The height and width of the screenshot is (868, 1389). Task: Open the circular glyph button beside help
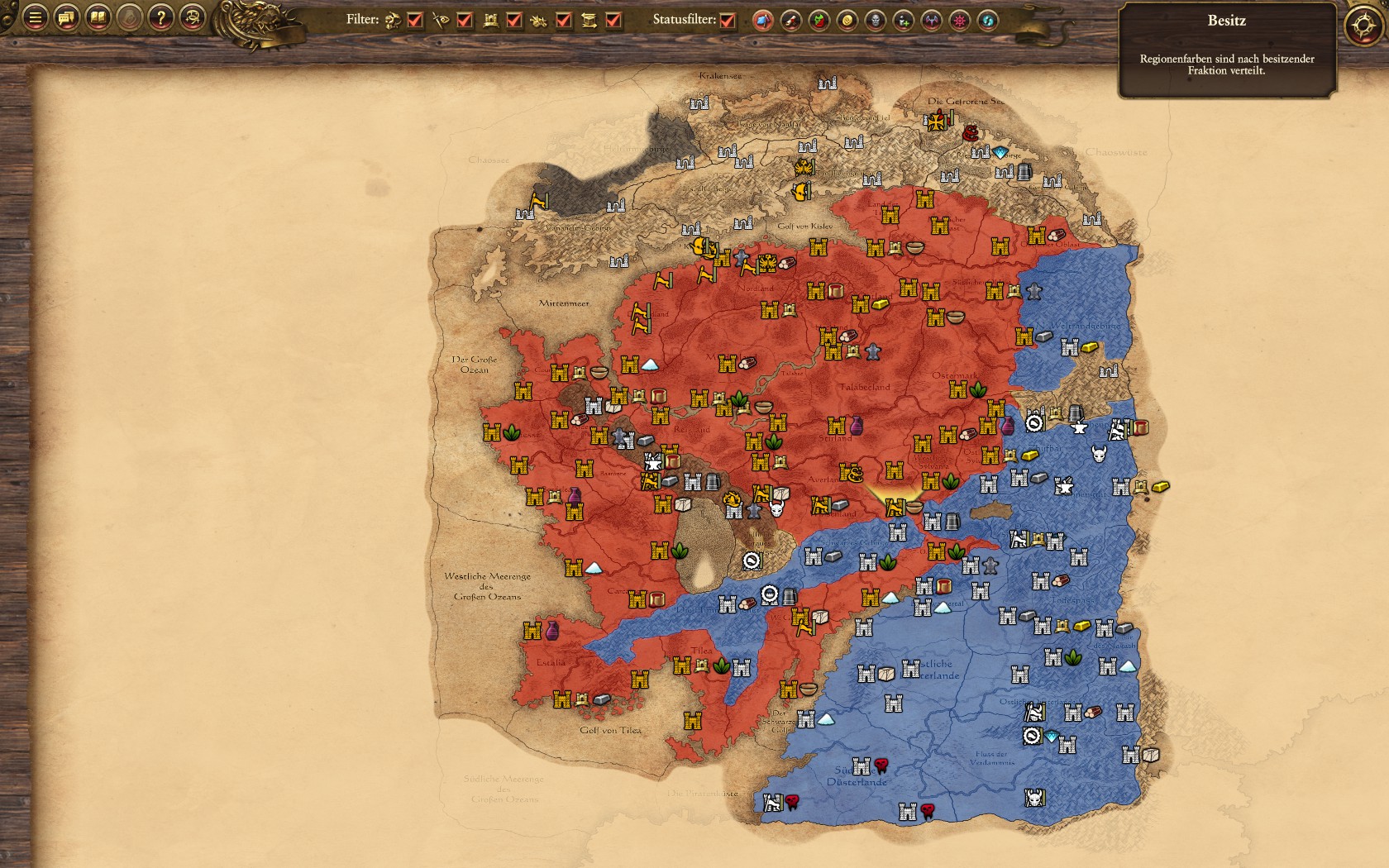click(193, 17)
